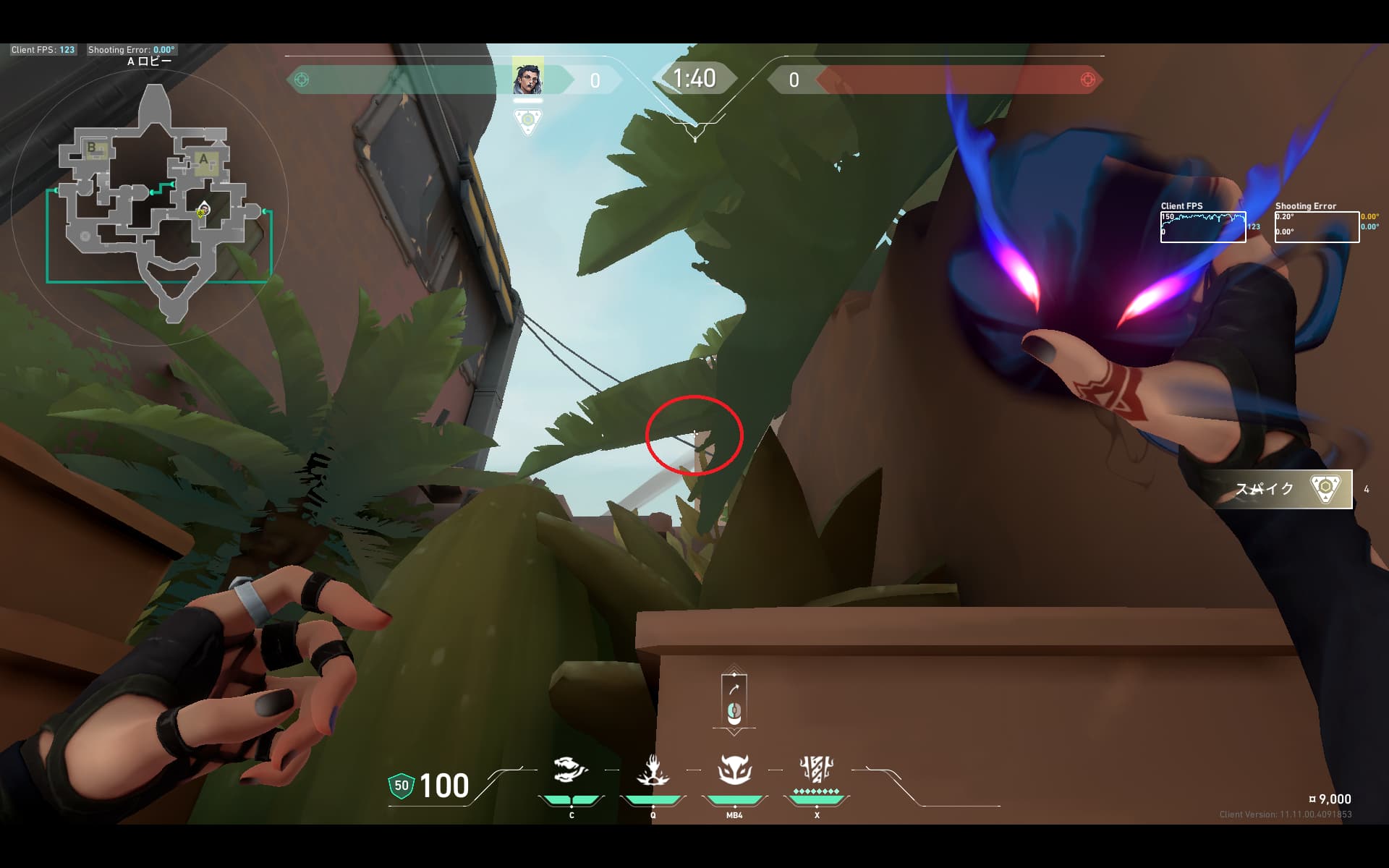Select the Spike inventory slot

pyautogui.click(x=1283, y=489)
